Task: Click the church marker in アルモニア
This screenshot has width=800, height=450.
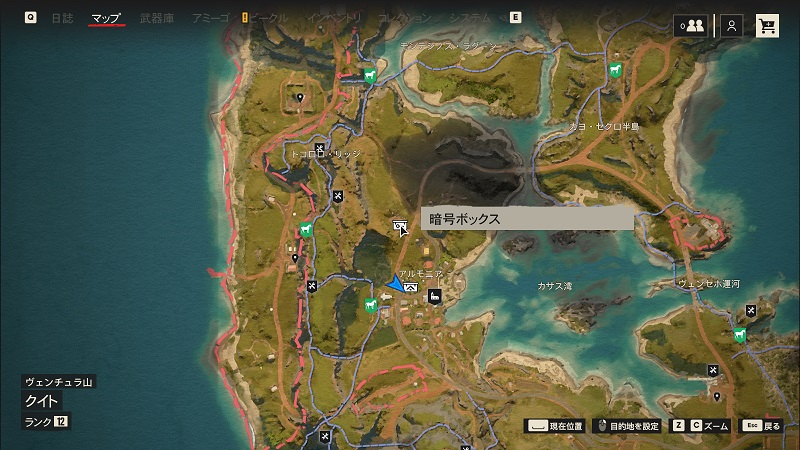Action: tap(434, 296)
